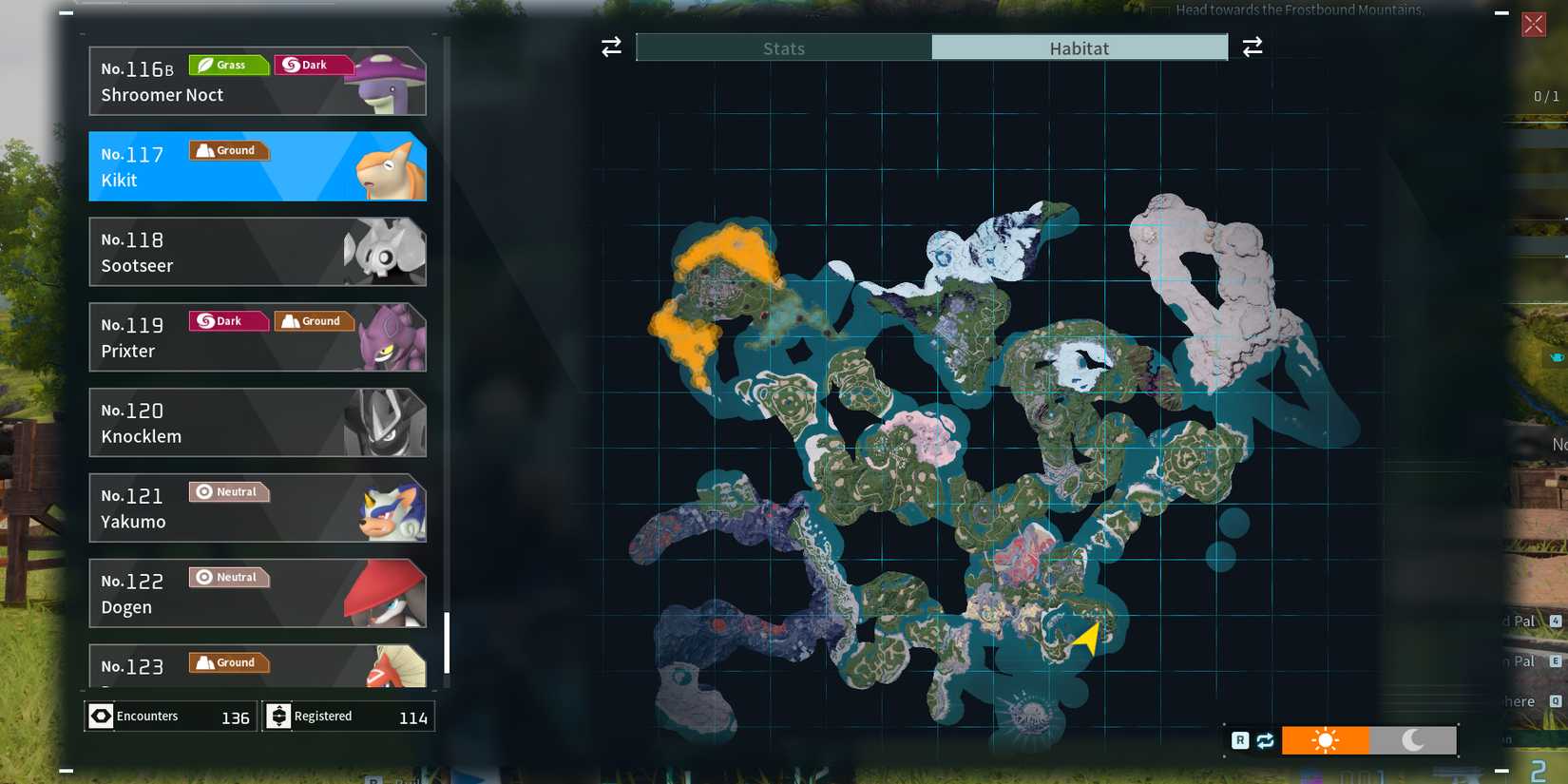Image resolution: width=1568 pixels, height=784 pixels.
Task: Click the swap arrows icon left of Stats tab
Action: tap(610, 47)
